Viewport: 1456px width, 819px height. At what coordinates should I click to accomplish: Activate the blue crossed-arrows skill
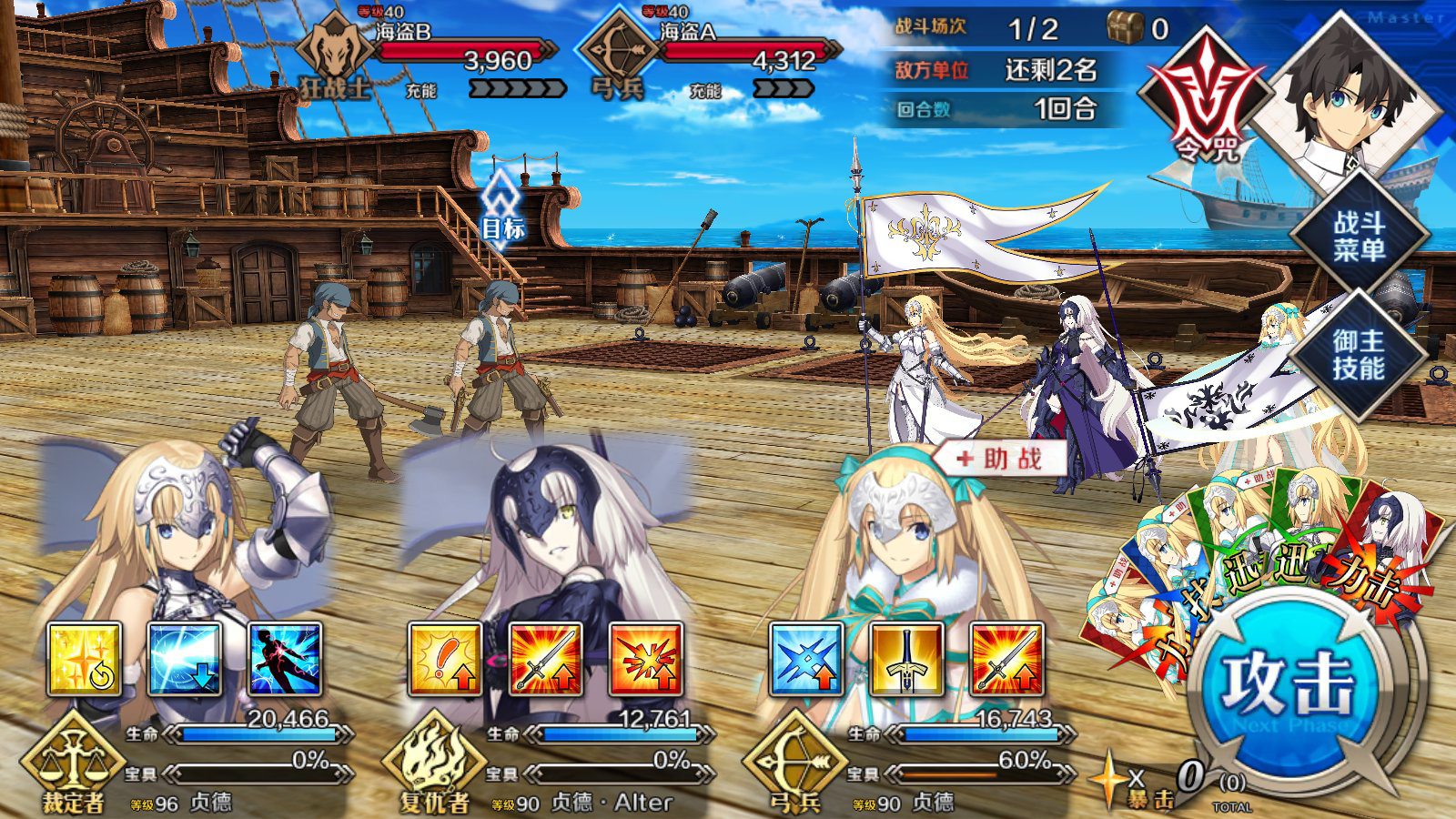coord(806,659)
